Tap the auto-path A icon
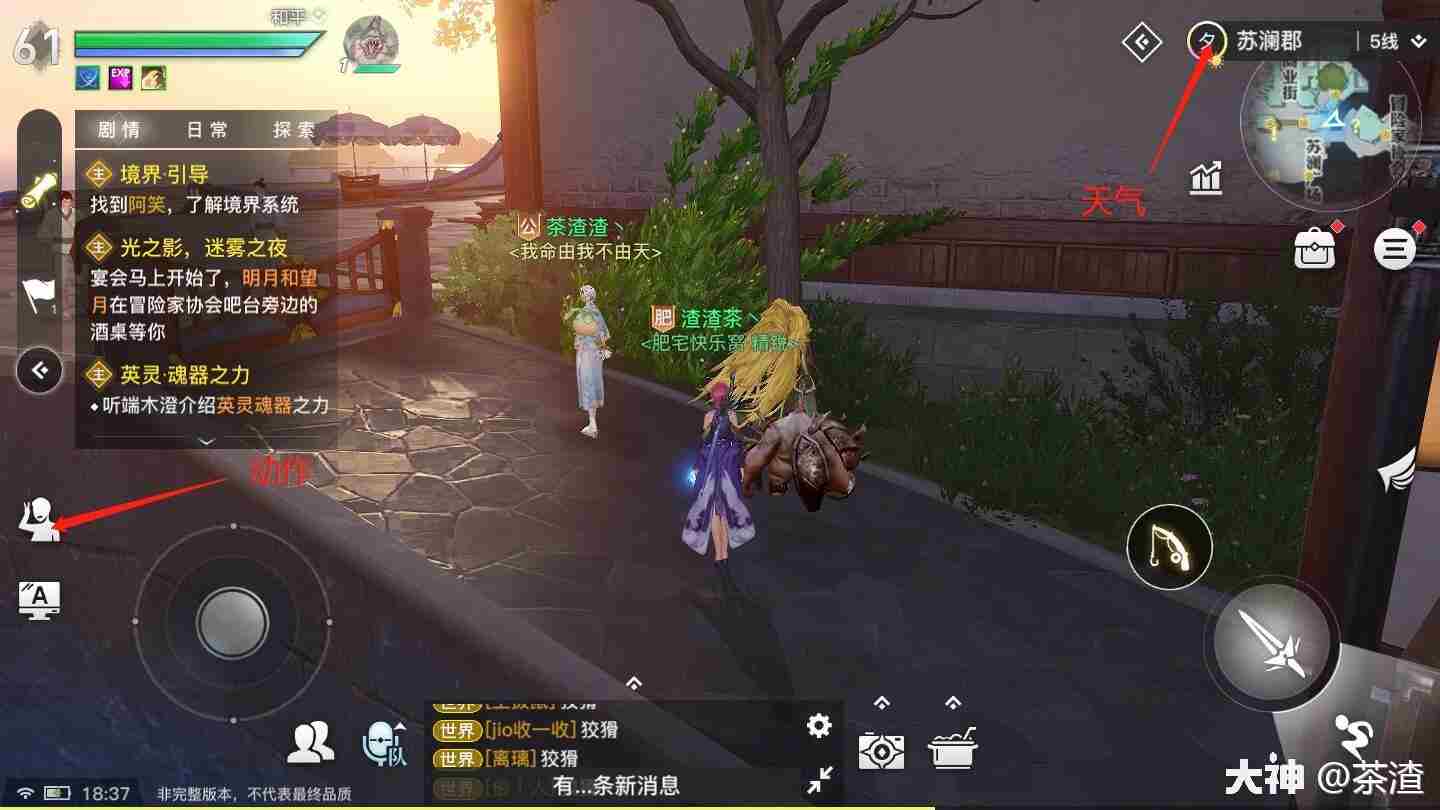1440x810 pixels. (x=38, y=599)
